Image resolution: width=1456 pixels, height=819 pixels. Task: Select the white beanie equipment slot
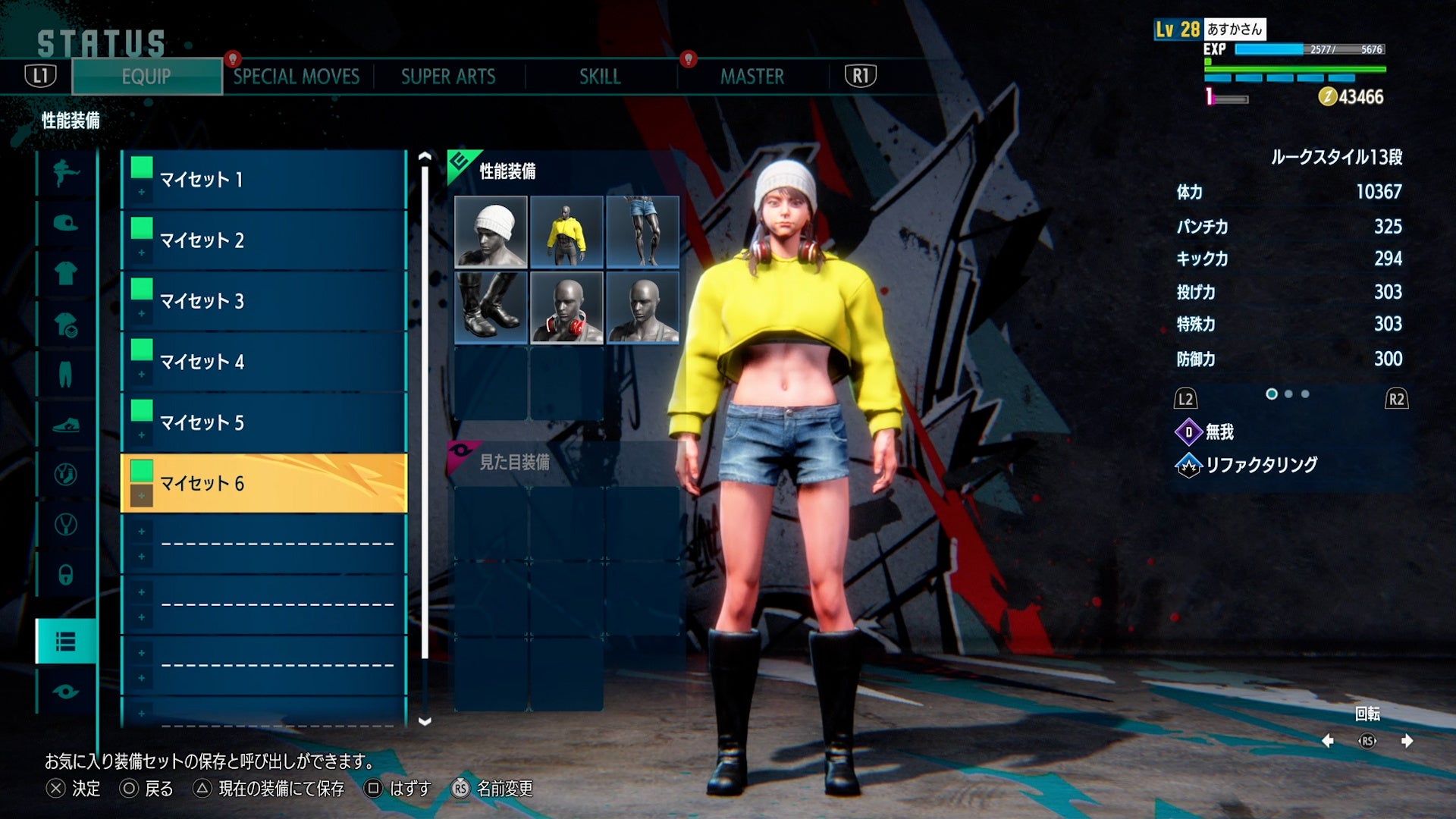tap(491, 231)
